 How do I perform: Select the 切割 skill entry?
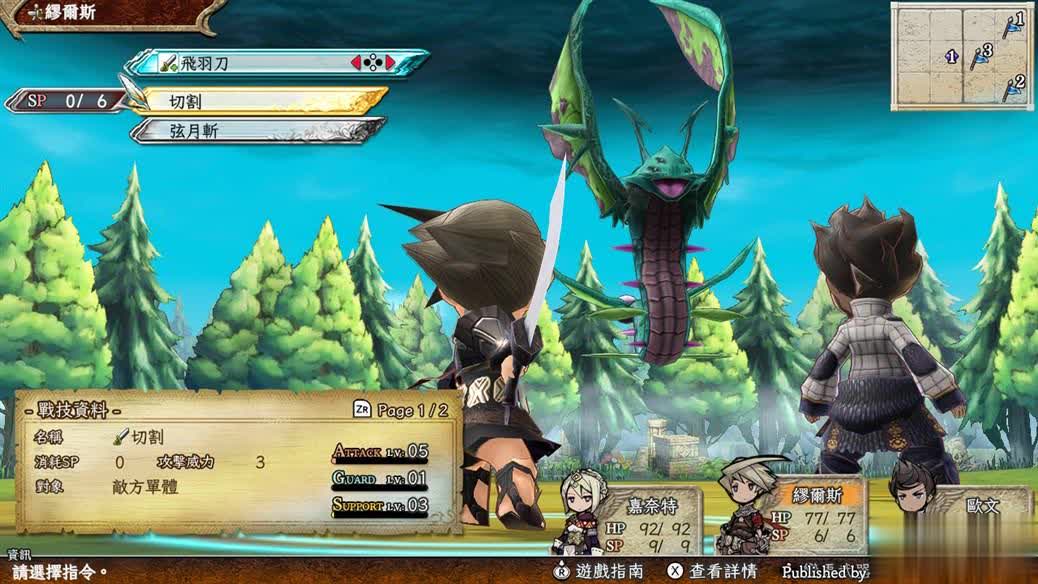coord(262,100)
